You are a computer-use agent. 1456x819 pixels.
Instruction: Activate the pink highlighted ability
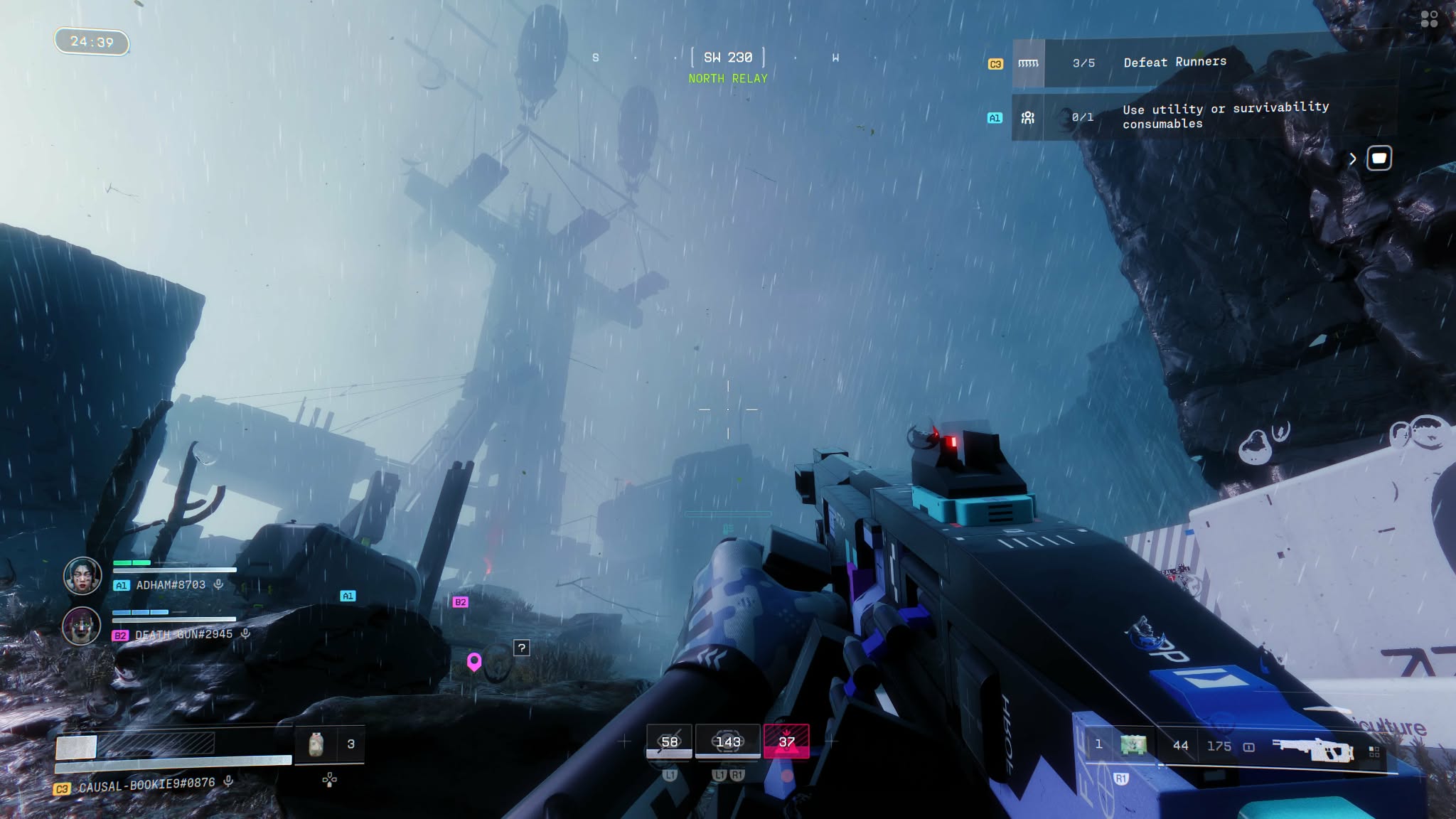click(x=786, y=742)
